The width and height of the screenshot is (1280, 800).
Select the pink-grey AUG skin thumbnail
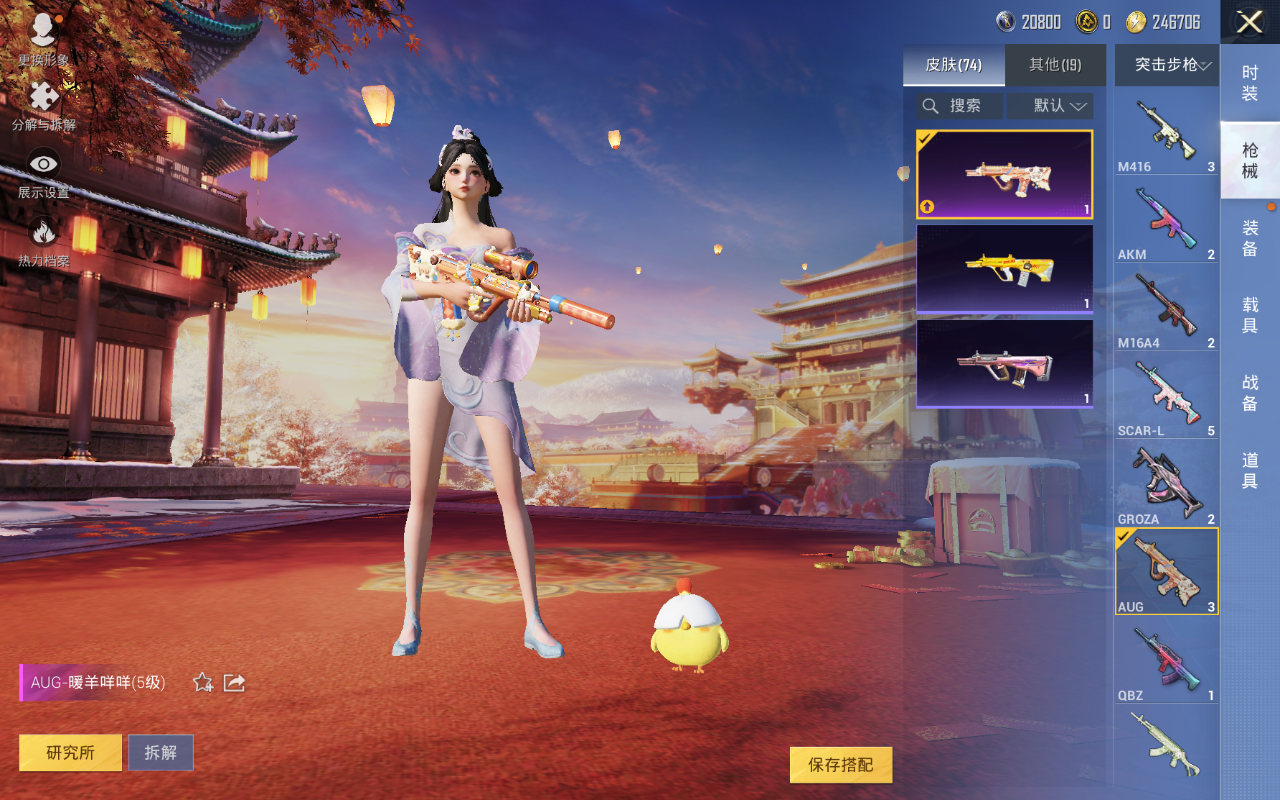(x=1004, y=364)
